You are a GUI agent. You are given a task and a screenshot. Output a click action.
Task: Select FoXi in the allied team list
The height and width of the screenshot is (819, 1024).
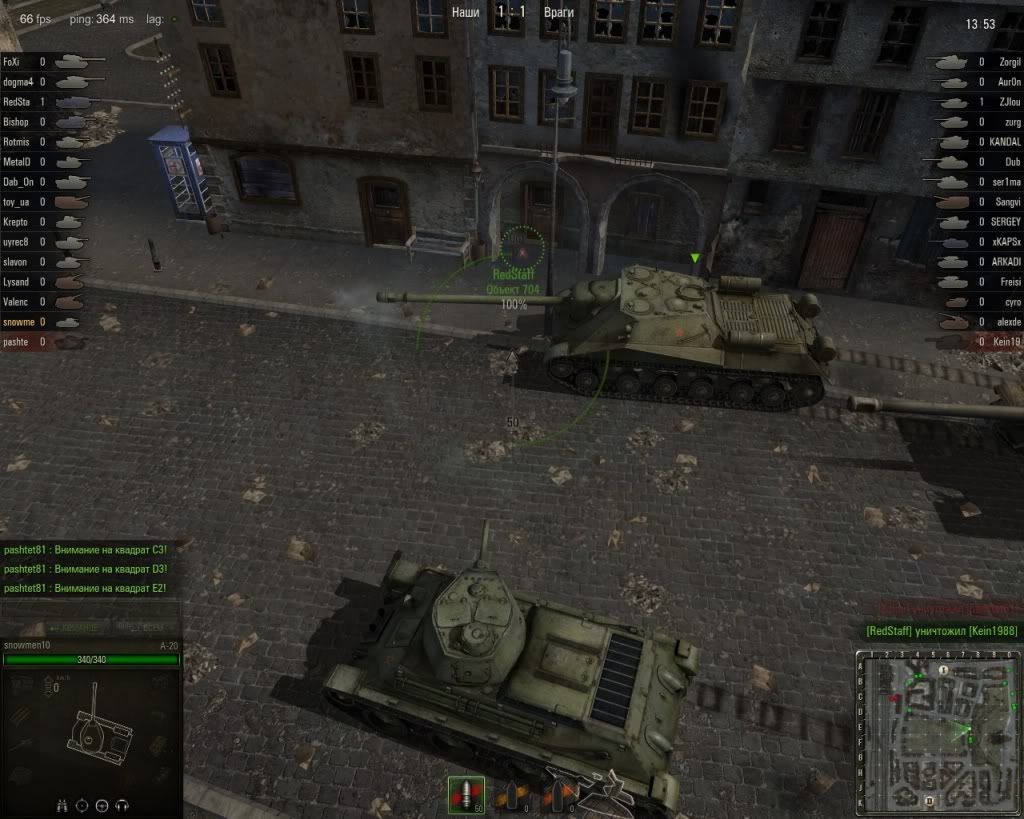coord(13,62)
